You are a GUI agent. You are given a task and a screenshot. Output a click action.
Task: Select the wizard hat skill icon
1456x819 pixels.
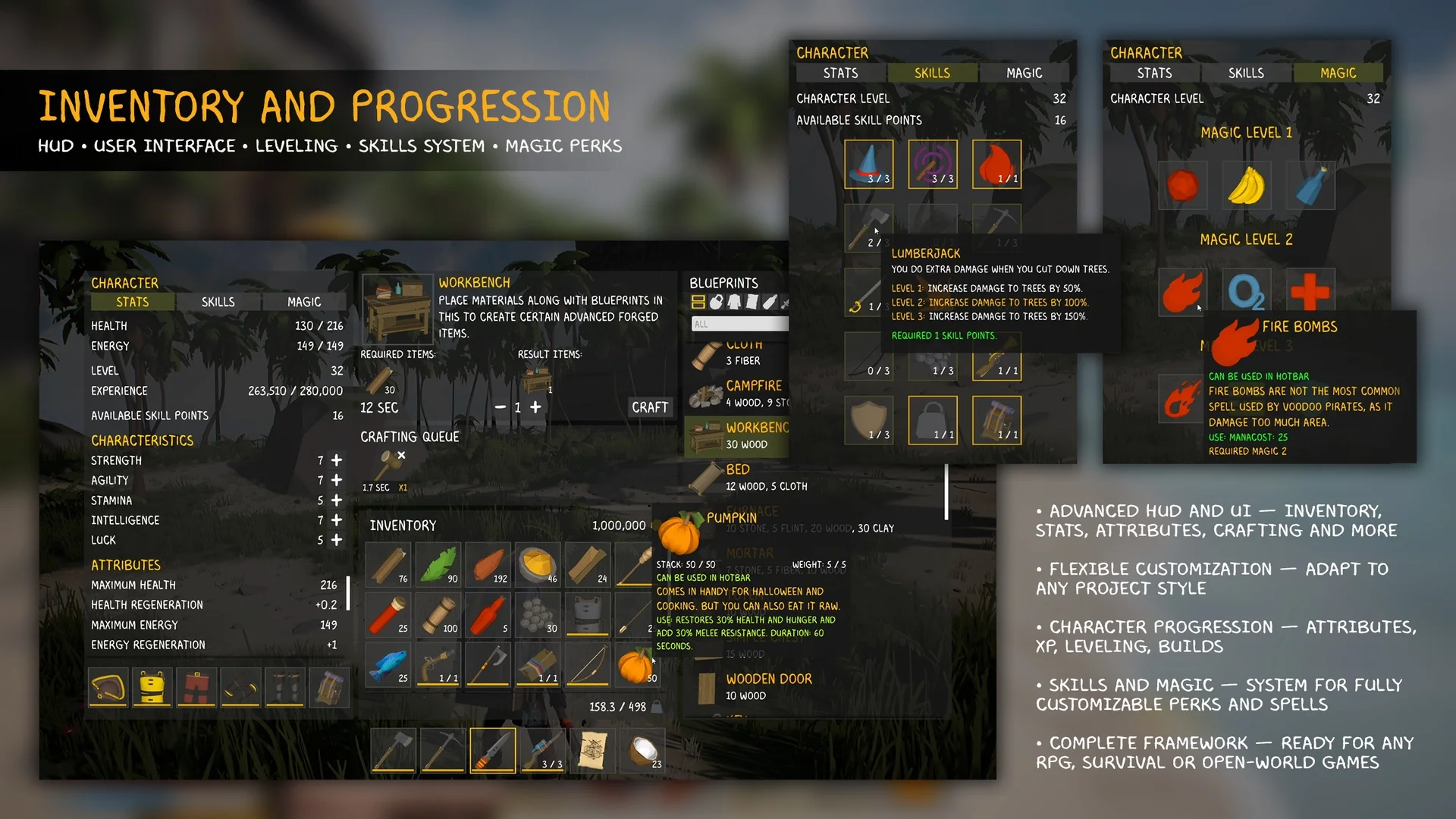(869, 164)
